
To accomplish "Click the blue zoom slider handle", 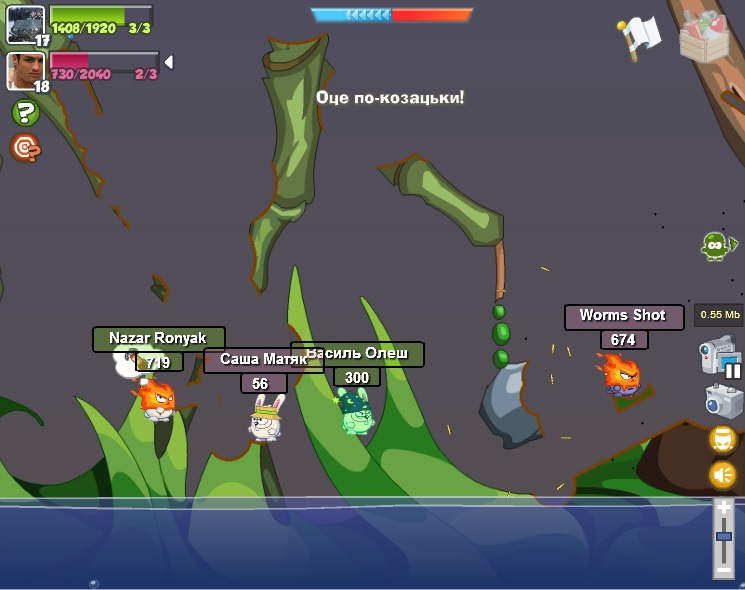I will coord(724,538).
